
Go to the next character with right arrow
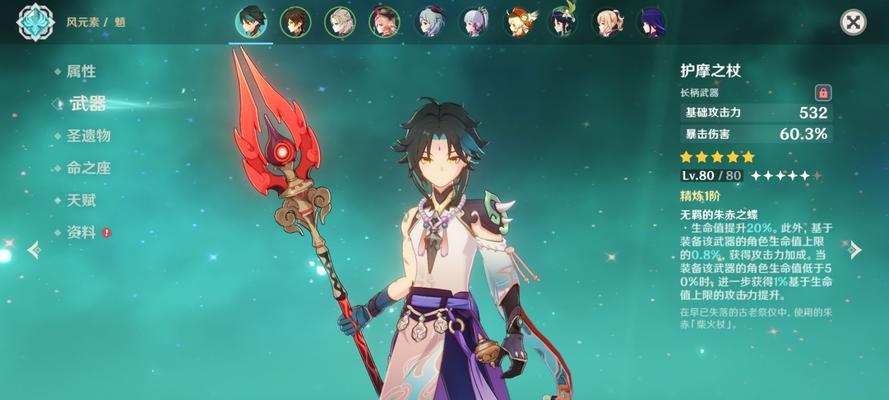coord(855,250)
